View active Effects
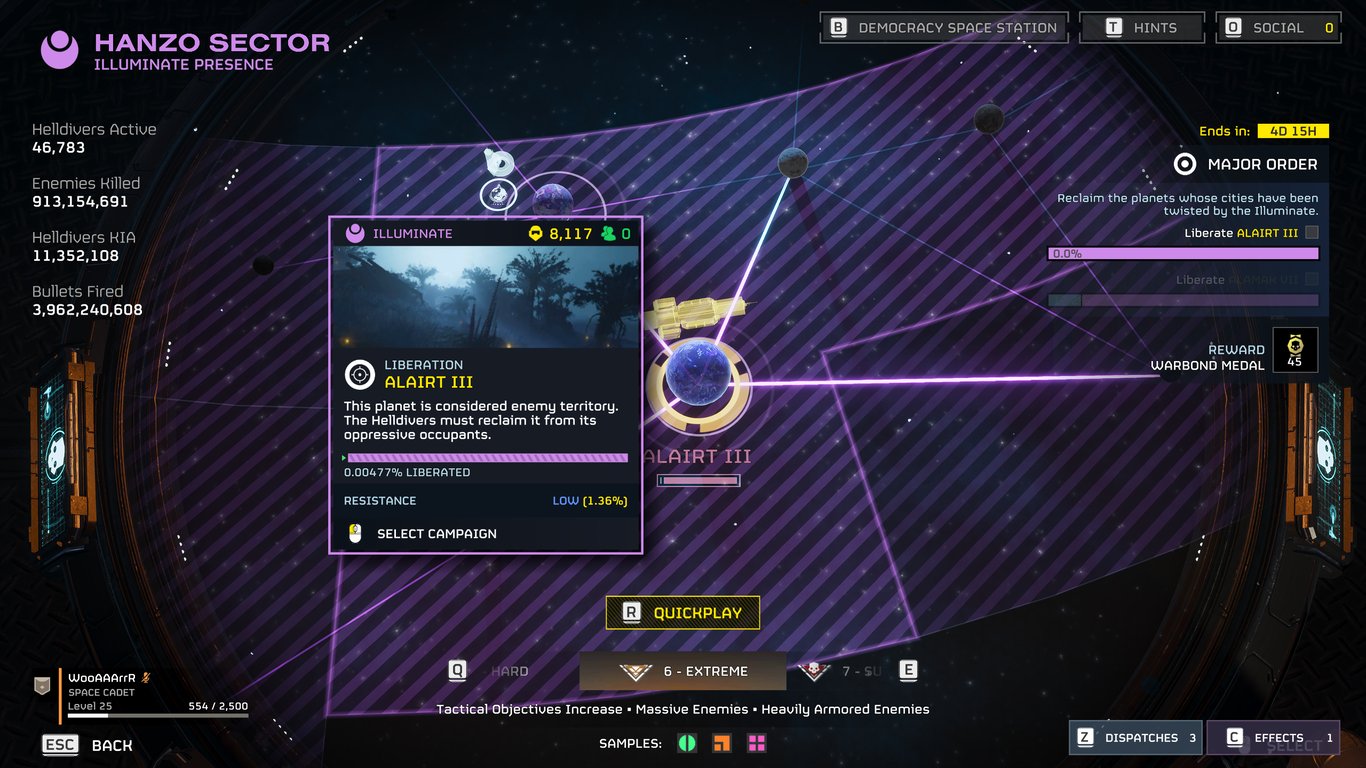 (x=1273, y=738)
